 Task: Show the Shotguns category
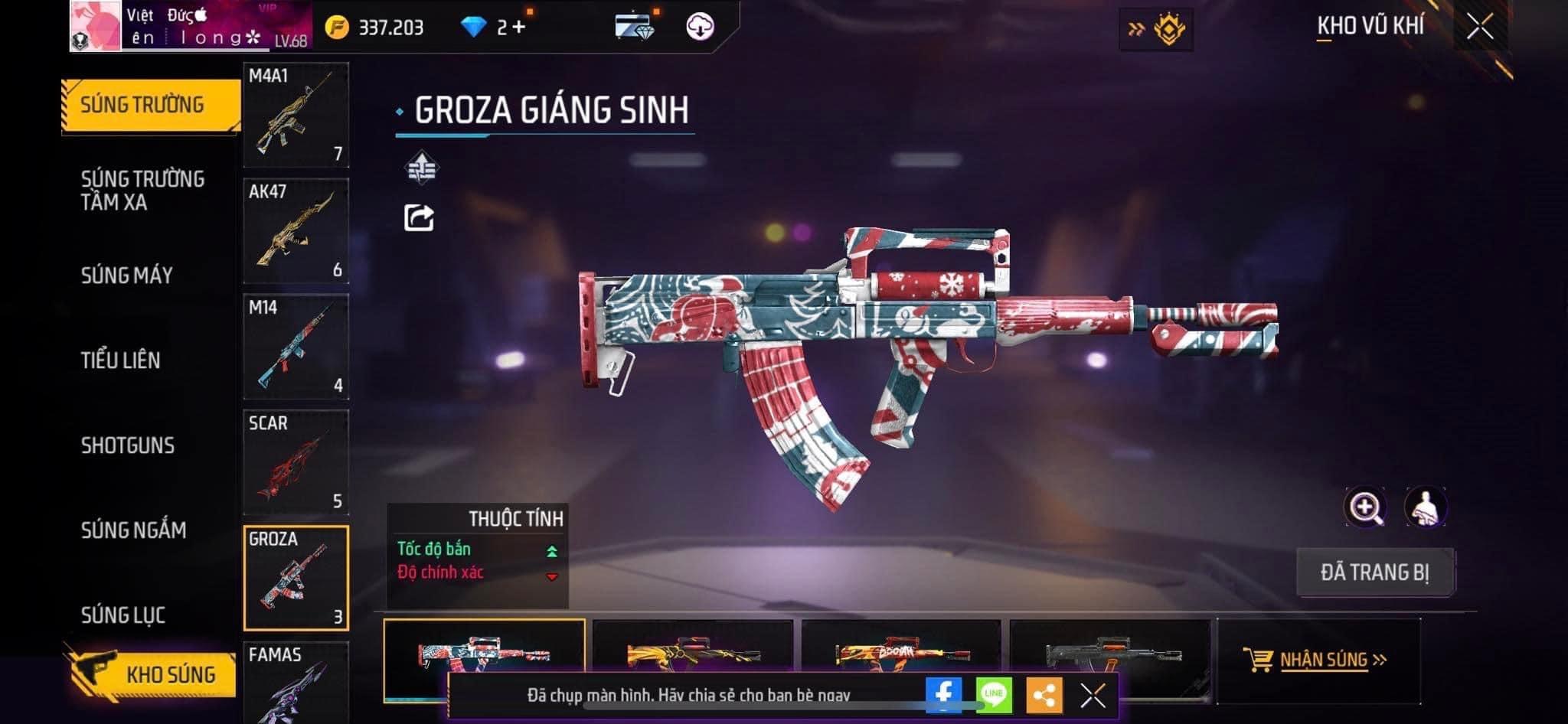tap(128, 445)
